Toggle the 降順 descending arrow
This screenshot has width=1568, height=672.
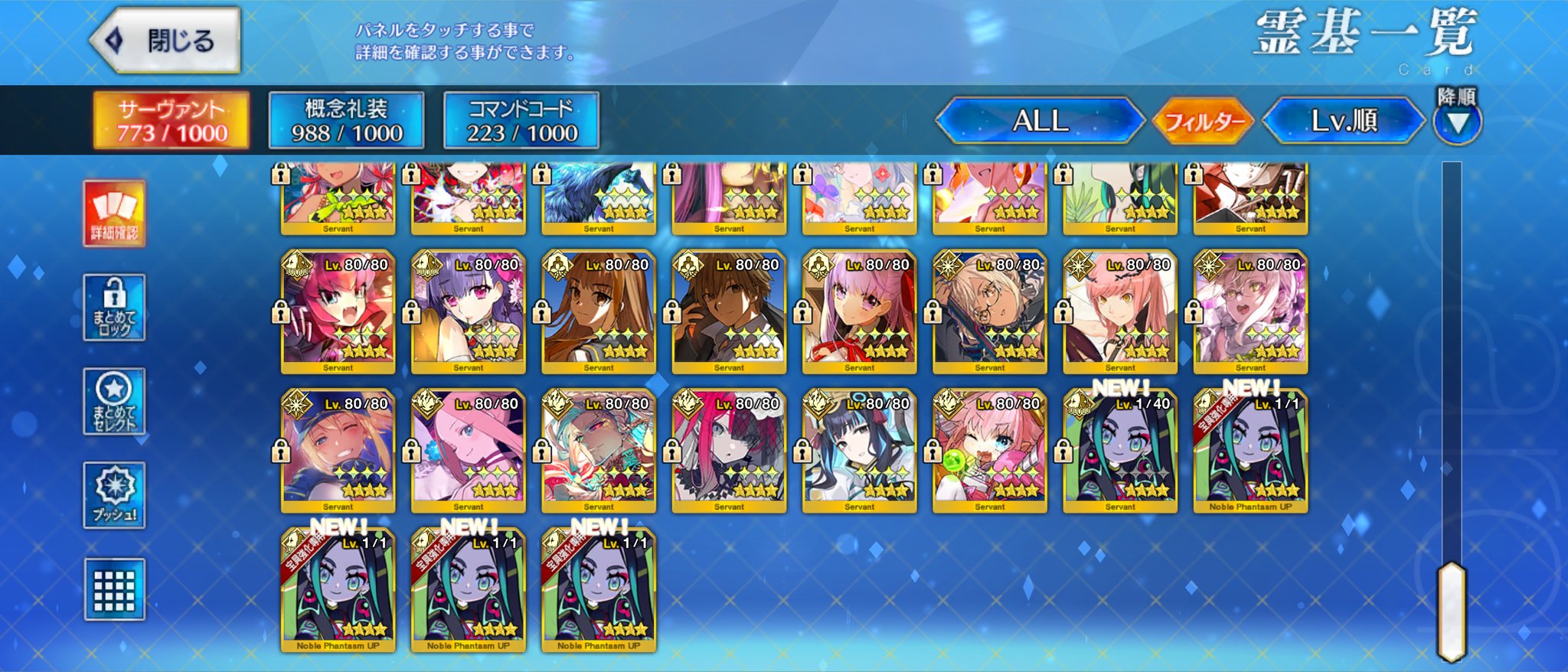point(1457,121)
